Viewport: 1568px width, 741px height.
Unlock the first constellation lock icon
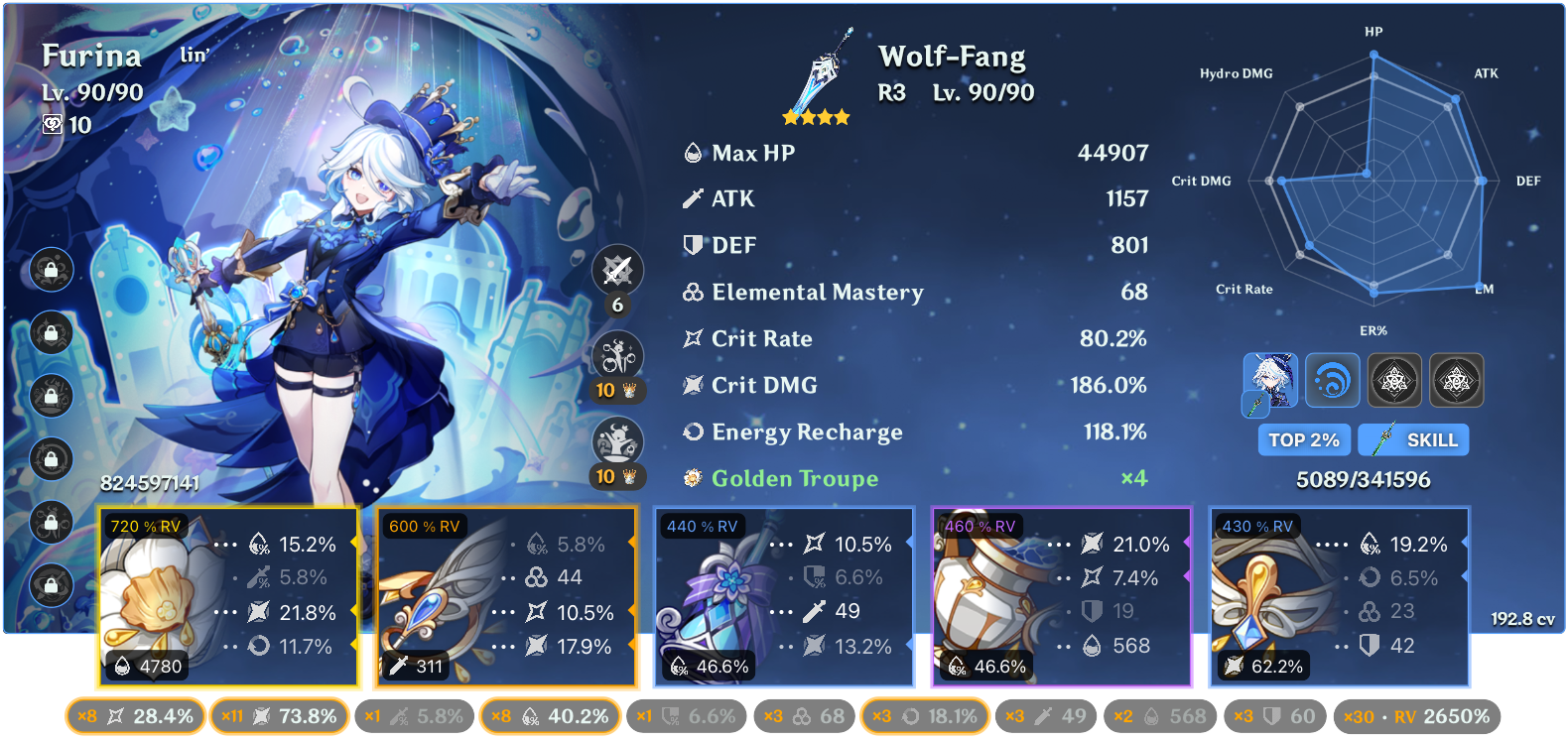[x=52, y=270]
